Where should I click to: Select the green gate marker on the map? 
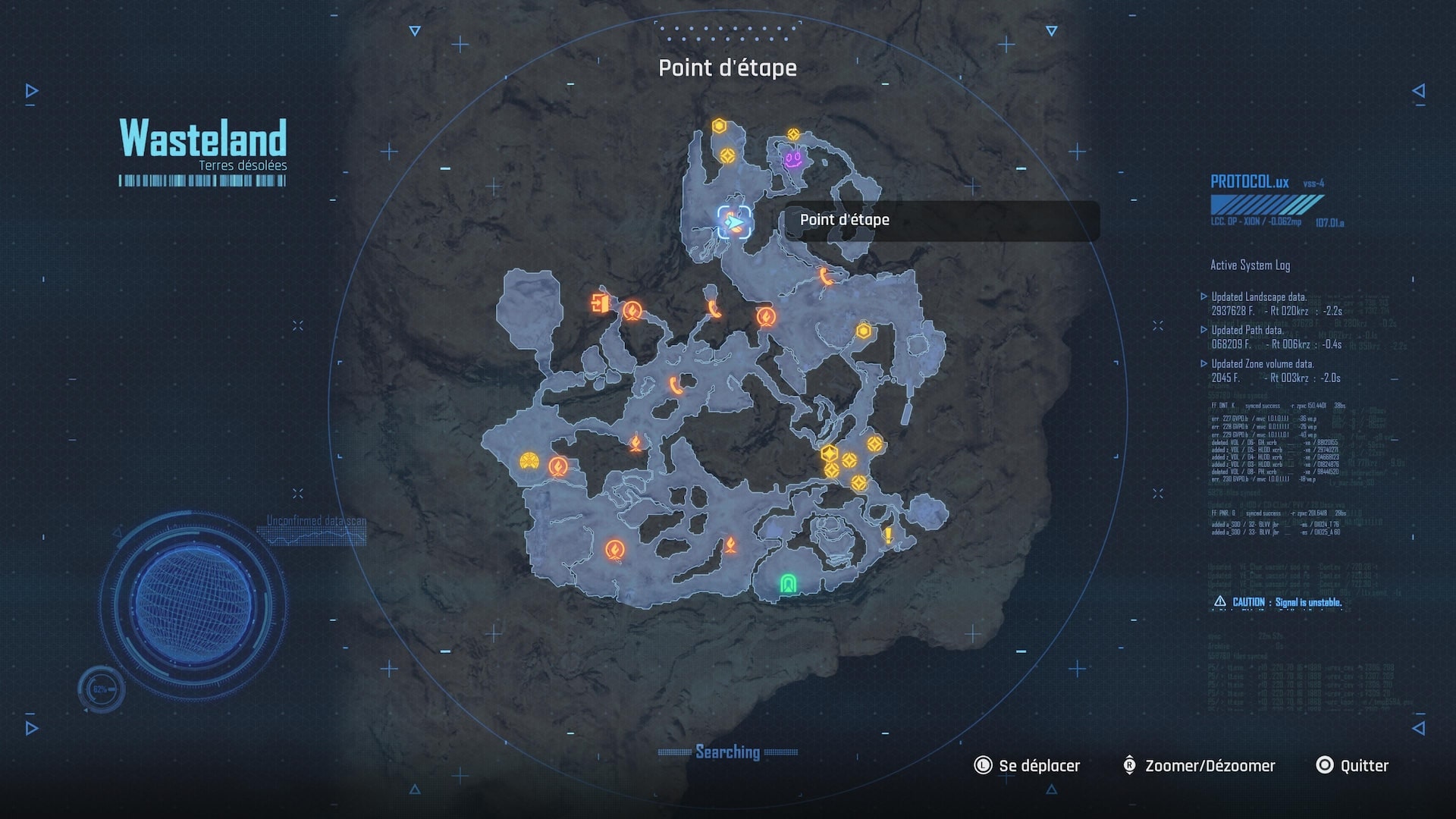[788, 583]
